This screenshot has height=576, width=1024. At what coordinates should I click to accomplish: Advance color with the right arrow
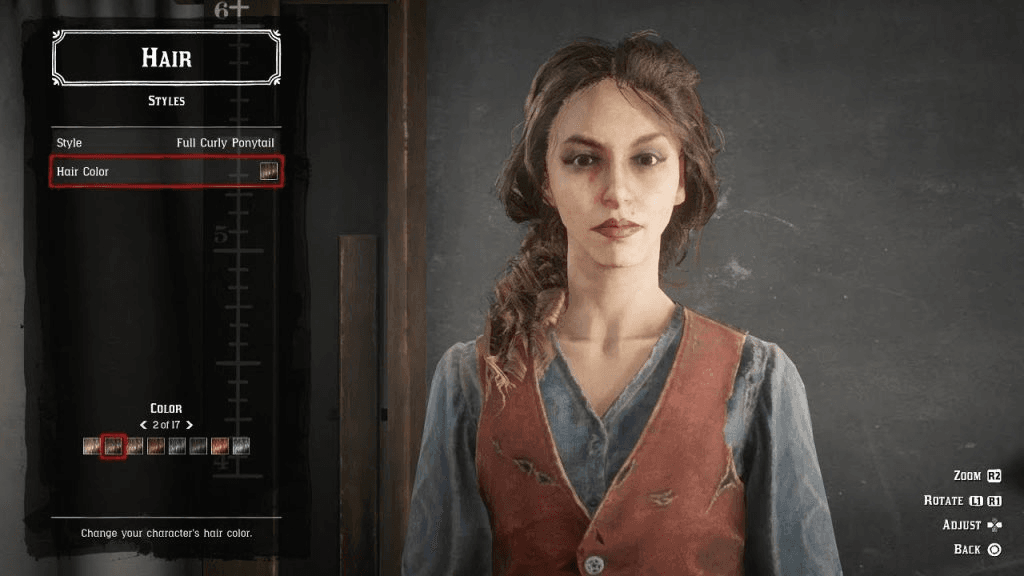tap(189, 425)
